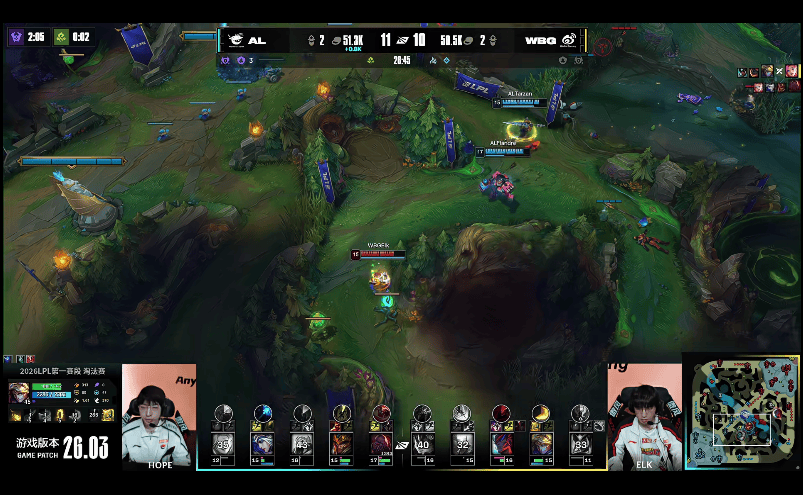Click the golden trinket item in stats panel

pos(107,414)
